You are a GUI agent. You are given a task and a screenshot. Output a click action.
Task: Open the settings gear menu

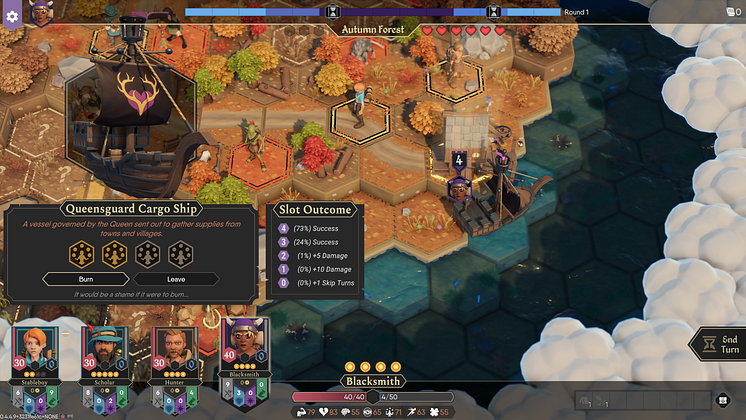click(13, 17)
